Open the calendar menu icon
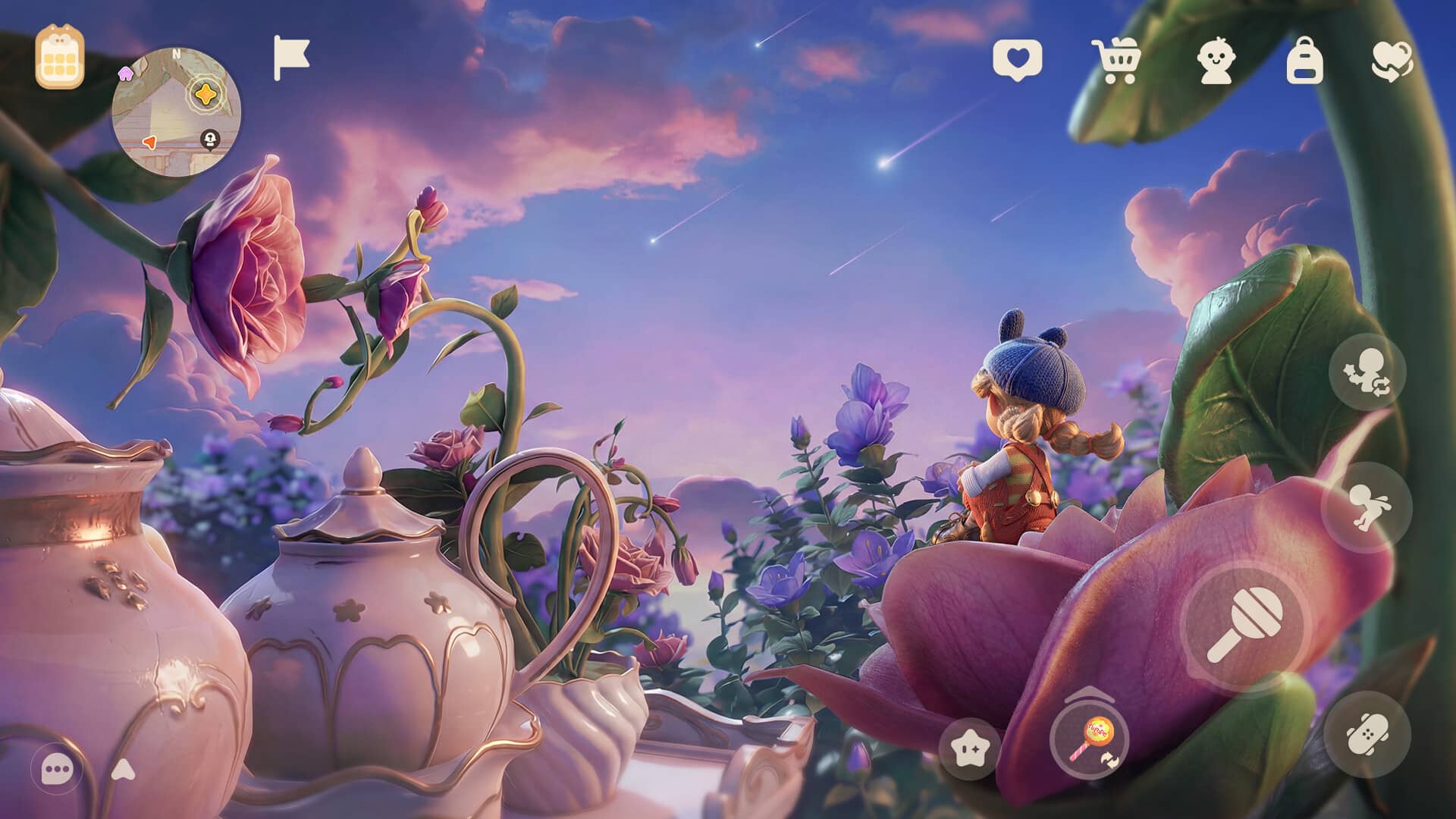The height and width of the screenshot is (819, 1456). tap(59, 57)
